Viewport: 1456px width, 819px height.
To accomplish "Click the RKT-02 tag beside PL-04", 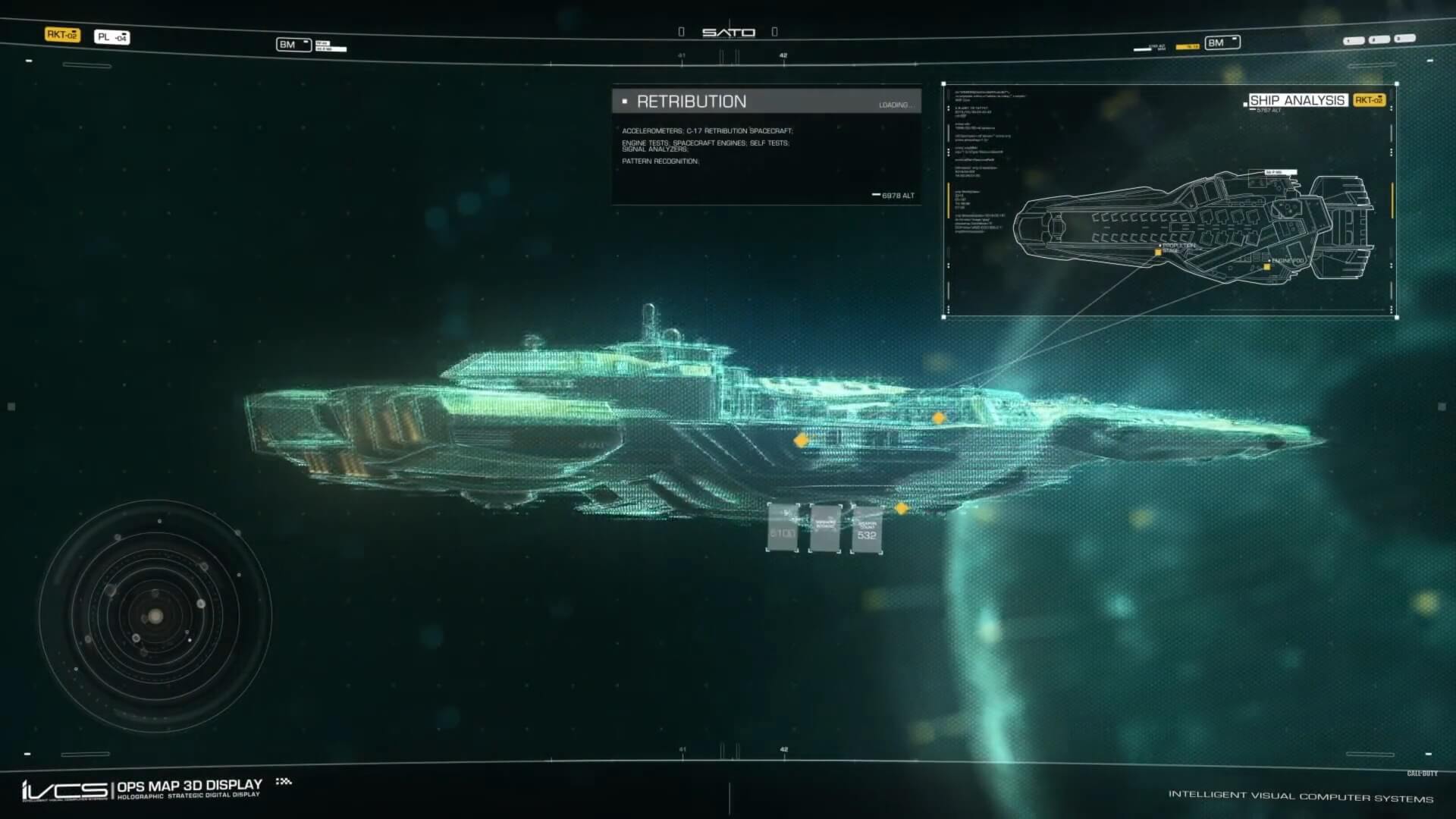I will click(x=62, y=35).
